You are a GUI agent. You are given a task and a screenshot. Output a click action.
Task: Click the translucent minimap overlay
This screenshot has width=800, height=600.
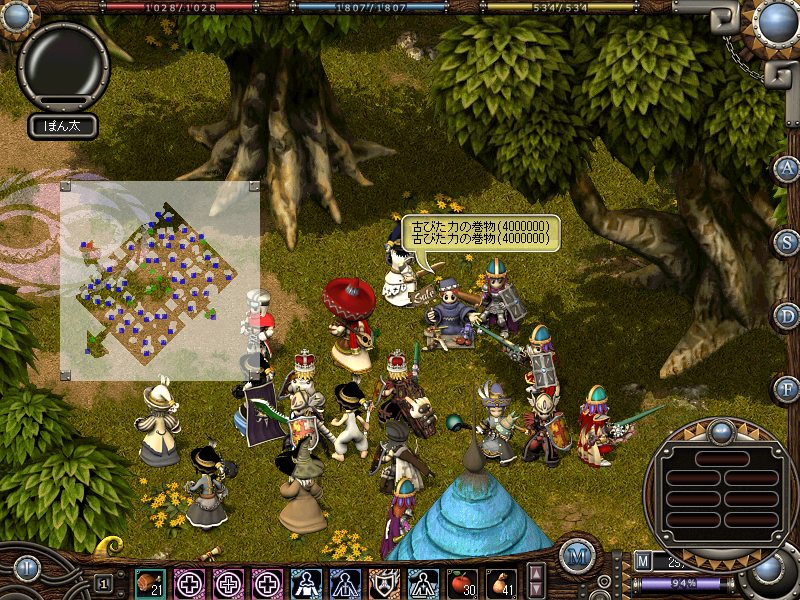click(160, 280)
